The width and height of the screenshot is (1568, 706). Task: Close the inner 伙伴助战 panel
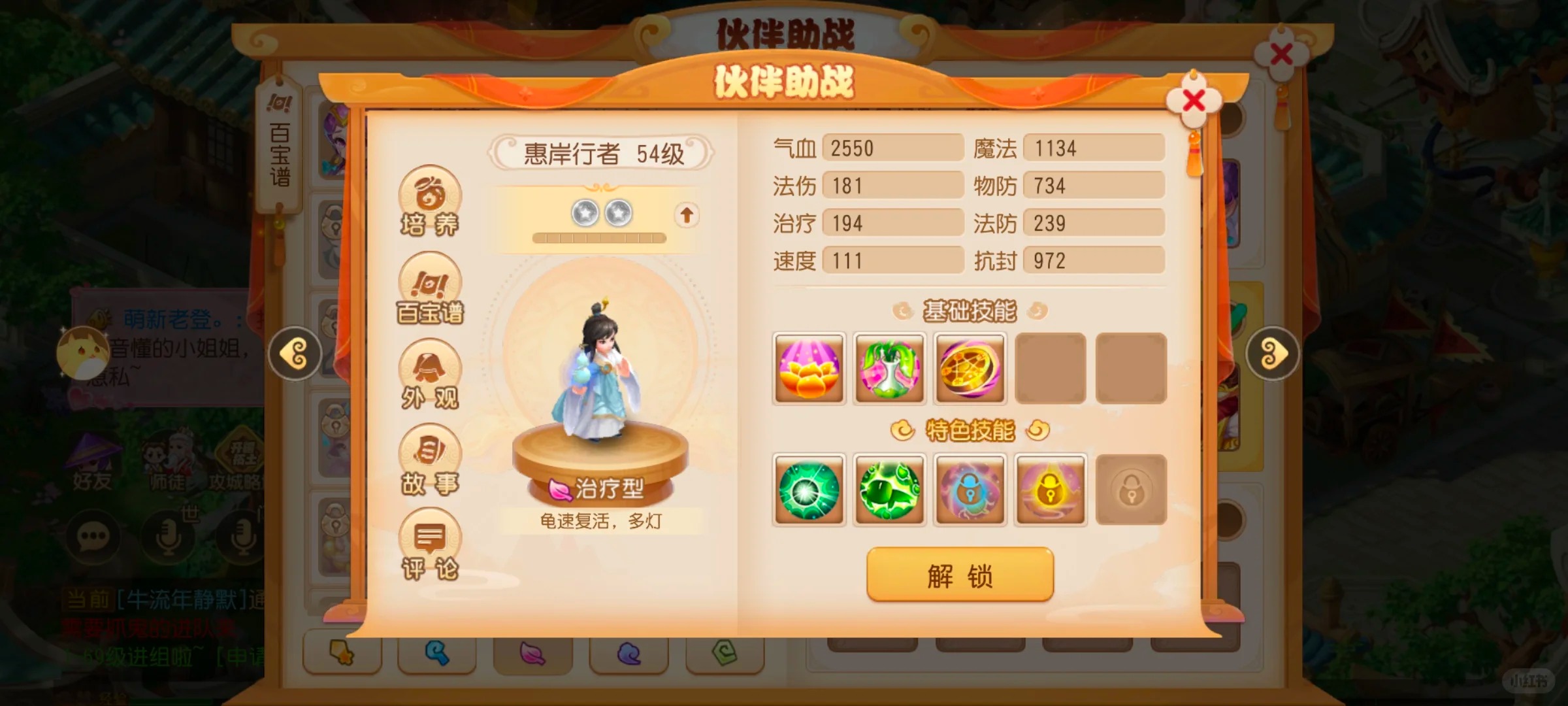pyautogui.click(x=1193, y=101)
